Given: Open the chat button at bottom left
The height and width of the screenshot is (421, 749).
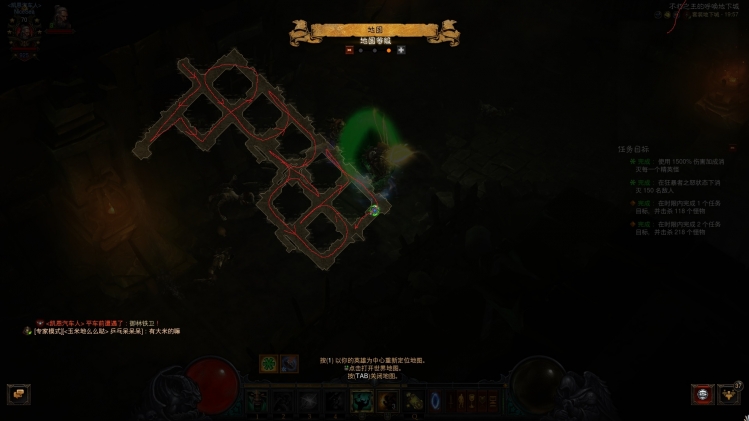Looking at the screenshot, I should pos(18,394).
